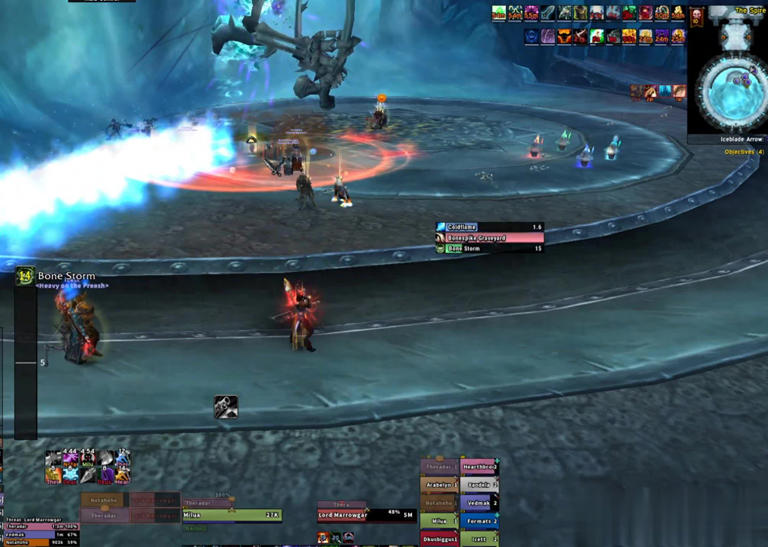
Task: Click the Bone Storm timer bar
Action: [489, 248]
